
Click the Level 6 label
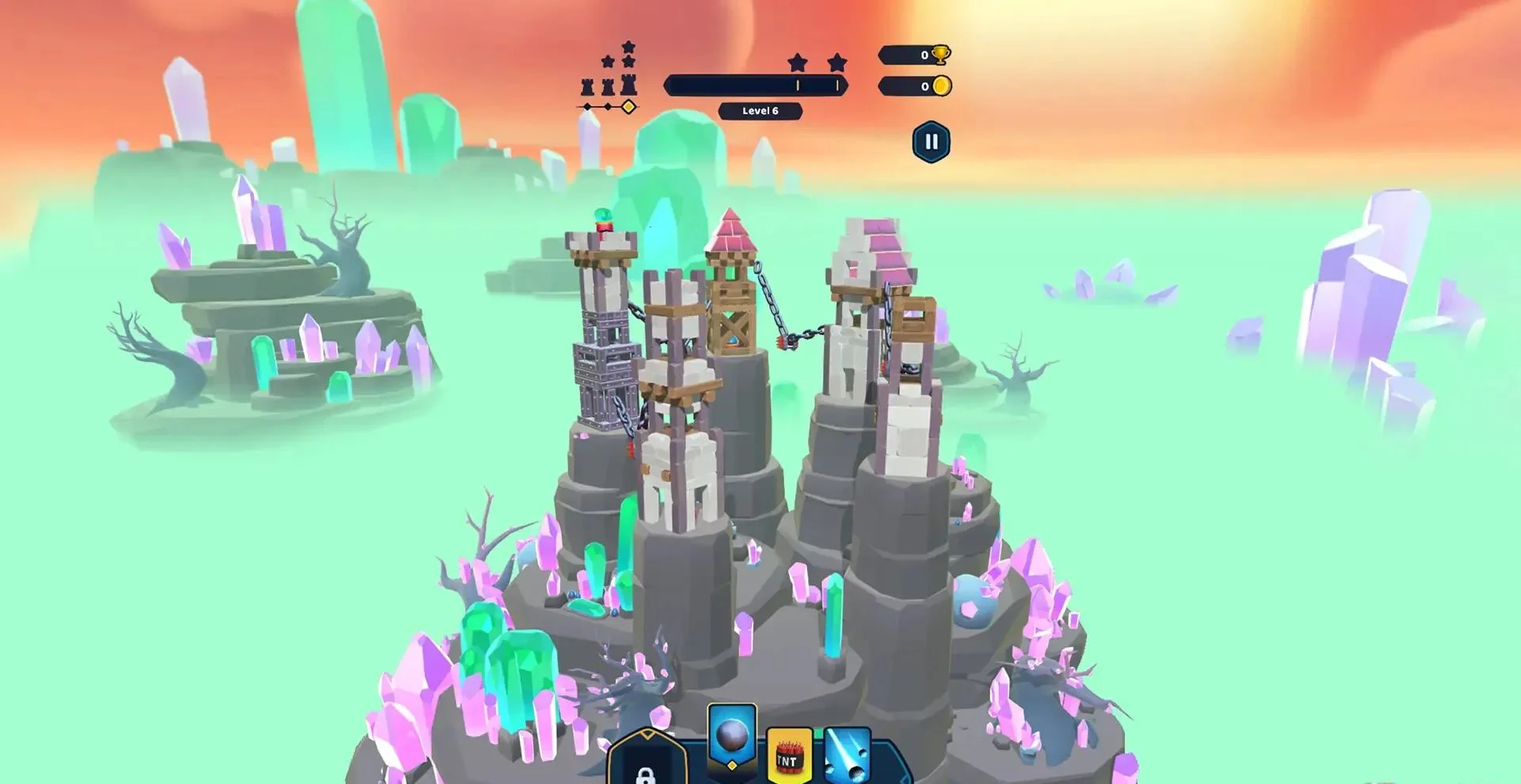[760, 111]
